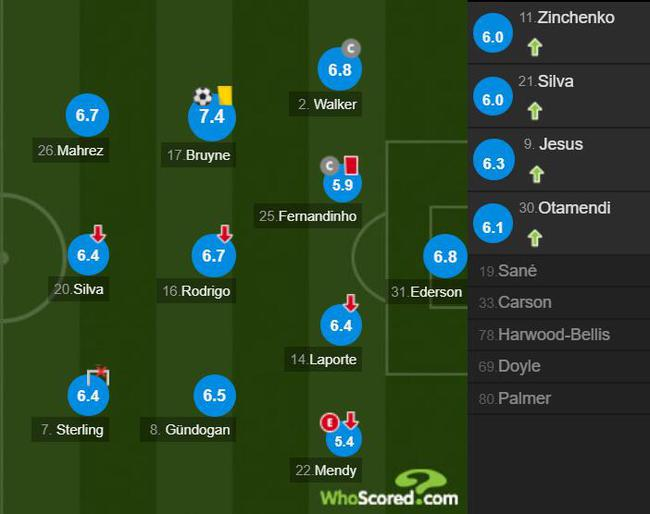This screenshot has width=650, height=514.
Task: Open Carson's bench row
Action: pyautogui.click(x=558, y=303)
